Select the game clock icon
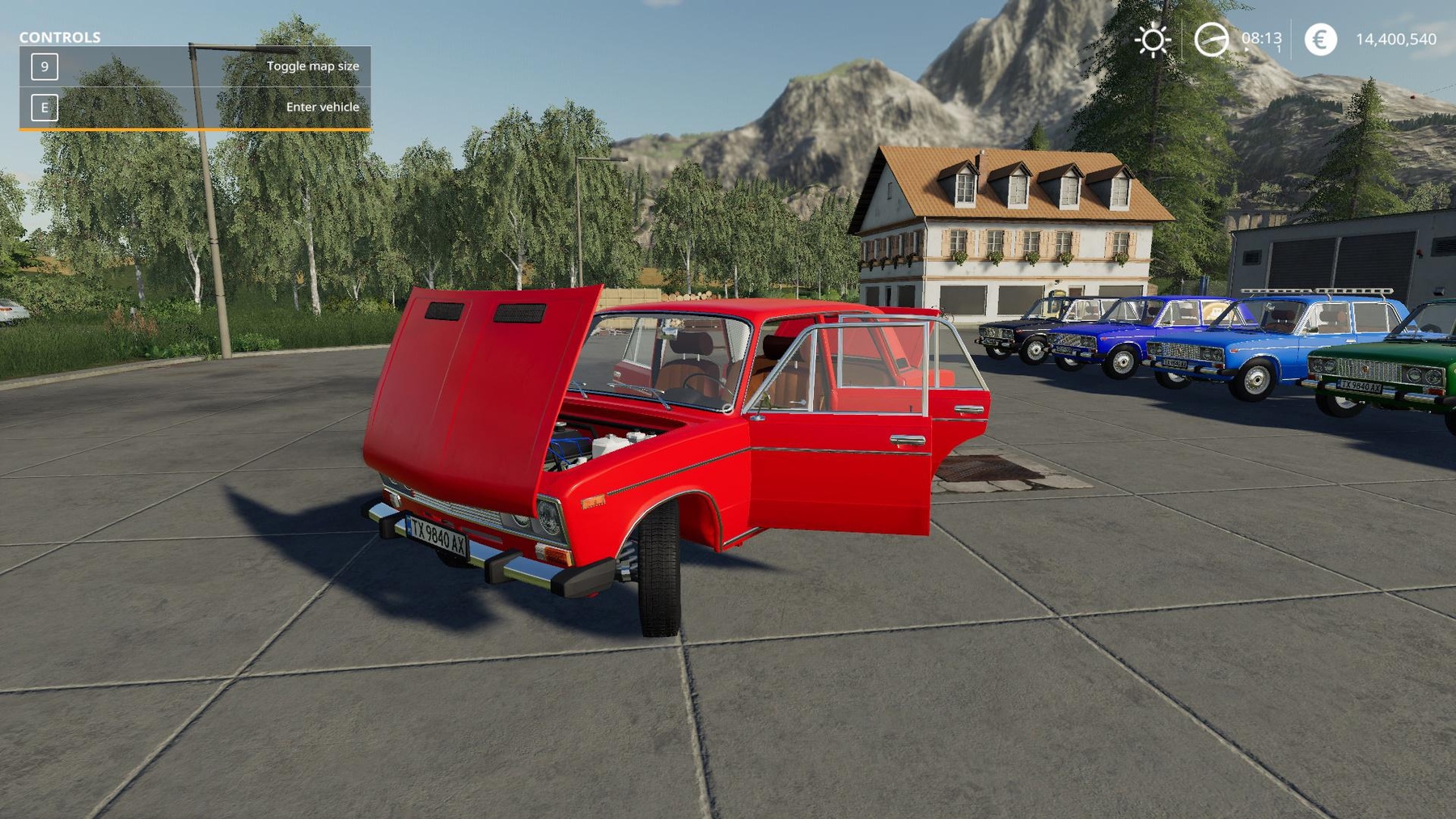 pyautogui.click(x=1211, y=40)
